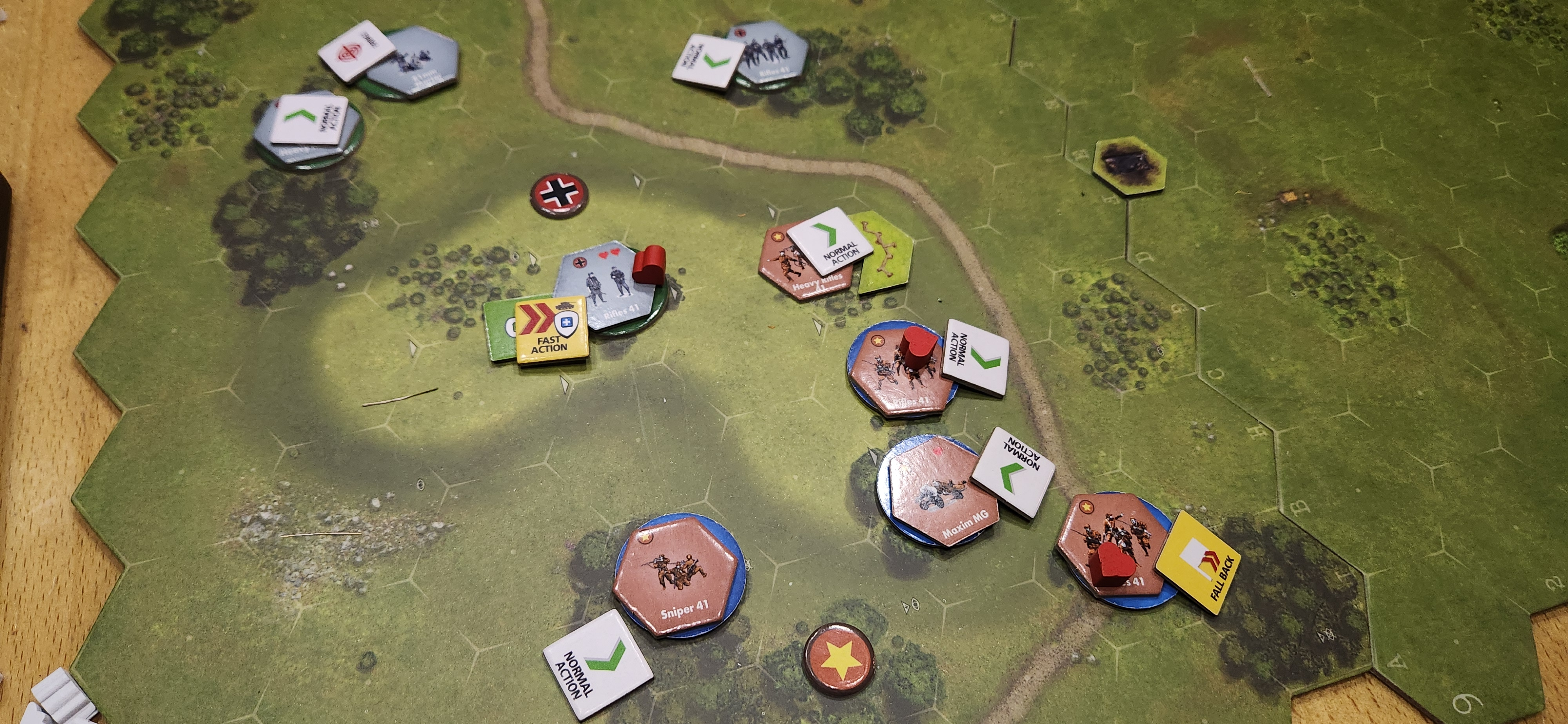Pick the yellow Fast Action token
1568x724 pixels.
[551, 331]
